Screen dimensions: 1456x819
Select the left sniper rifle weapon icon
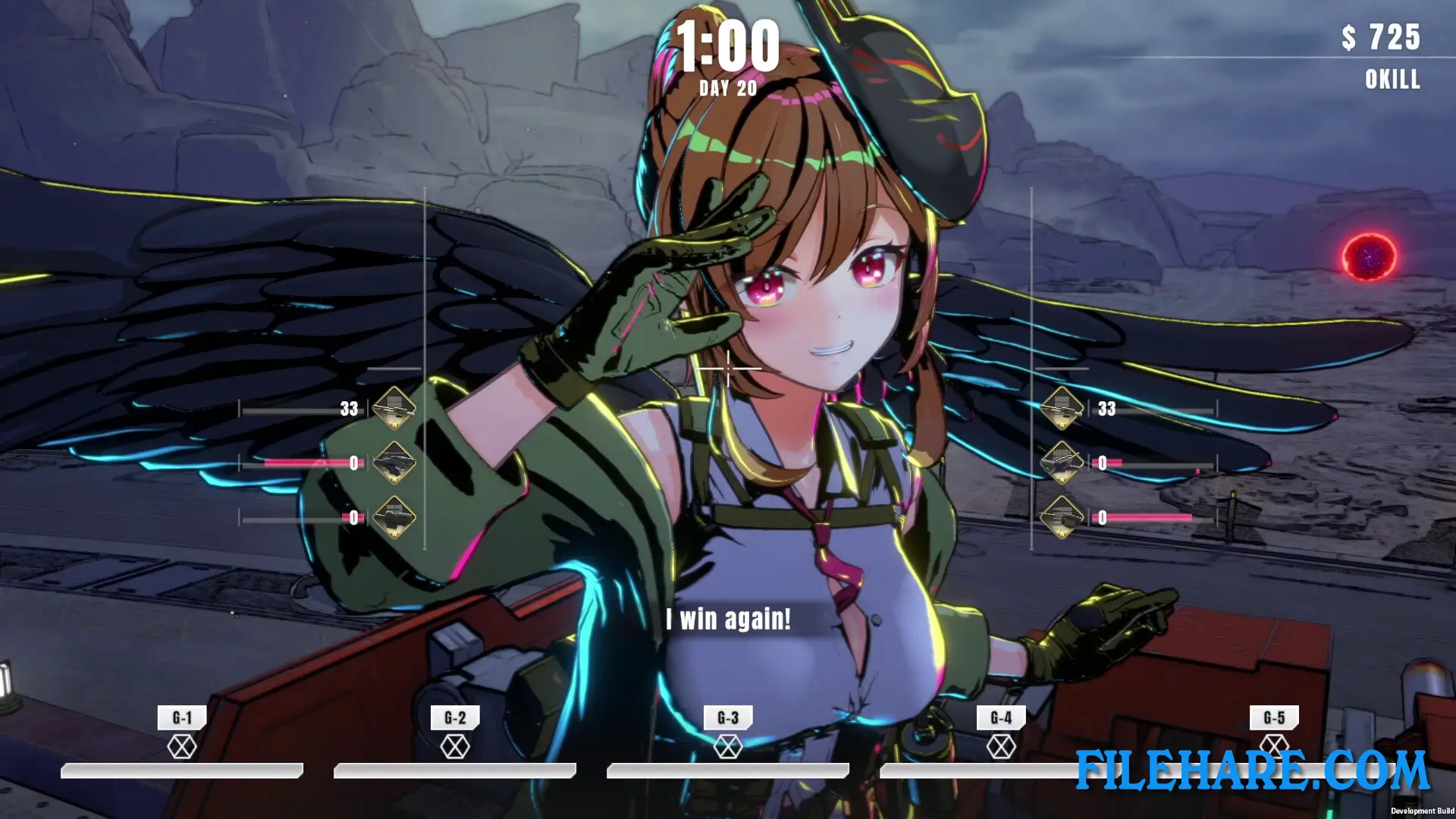click(394, 409)
